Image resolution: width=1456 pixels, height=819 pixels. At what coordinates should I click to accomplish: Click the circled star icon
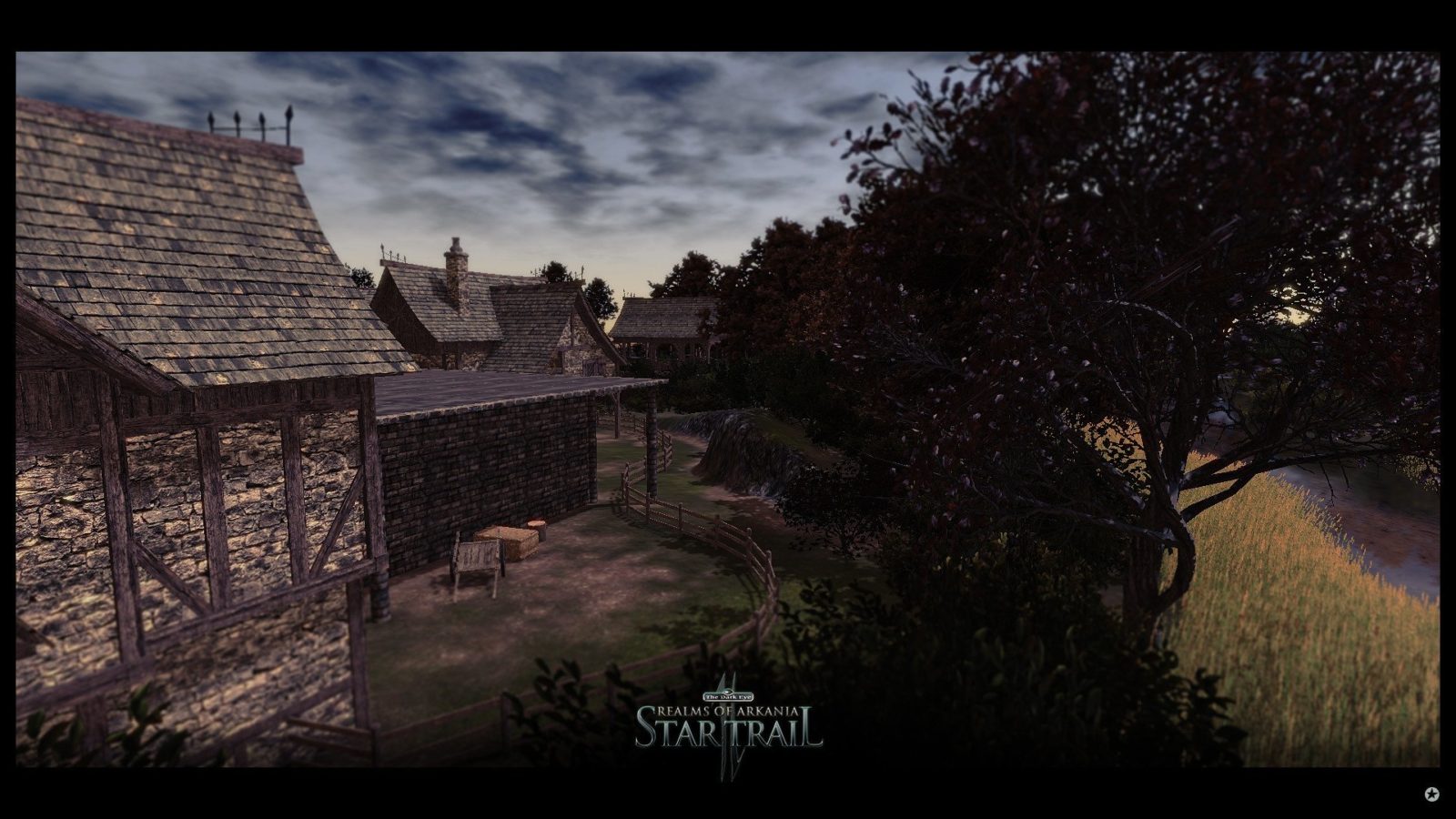pyautogui.click(x=1432, y=794)
